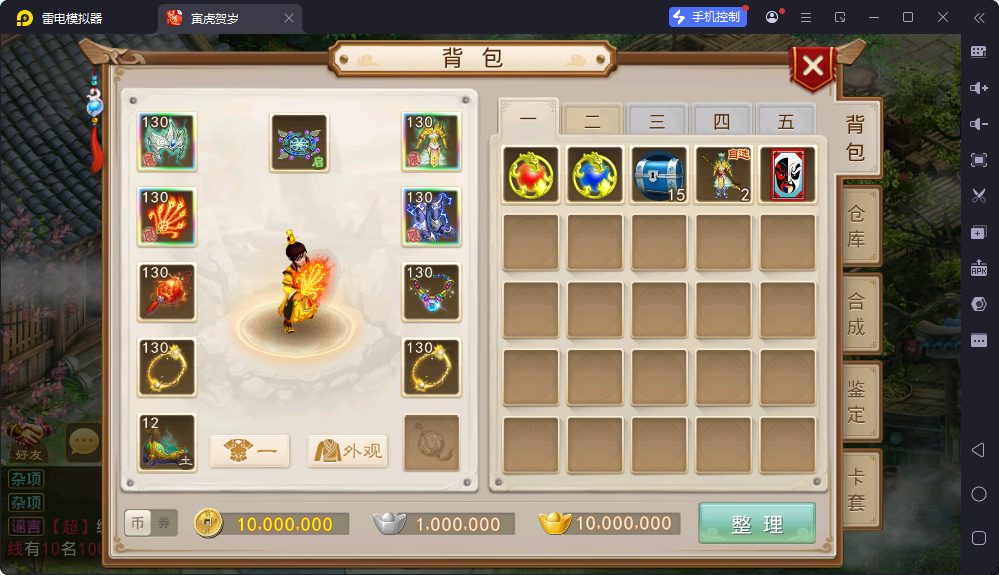
Task: Open bag page 四
Action: point(721,122)
